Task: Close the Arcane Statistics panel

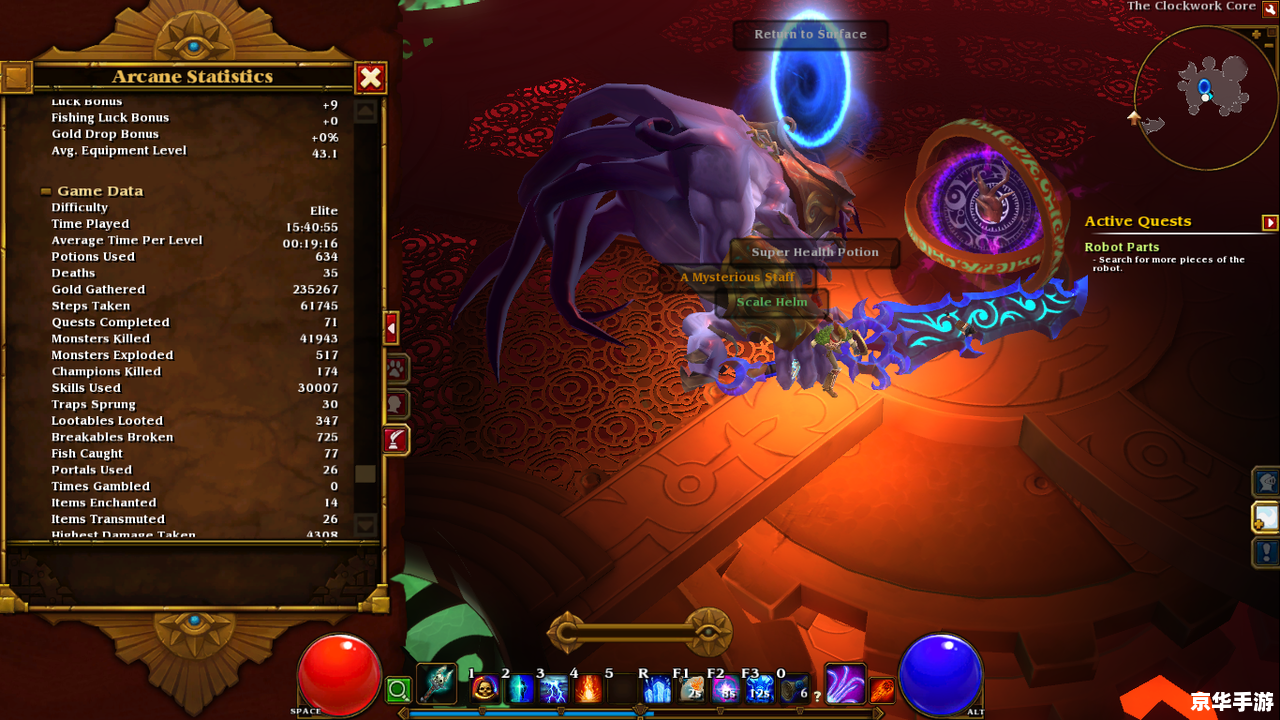Action: pyautogui.click(x=370, y=77)
